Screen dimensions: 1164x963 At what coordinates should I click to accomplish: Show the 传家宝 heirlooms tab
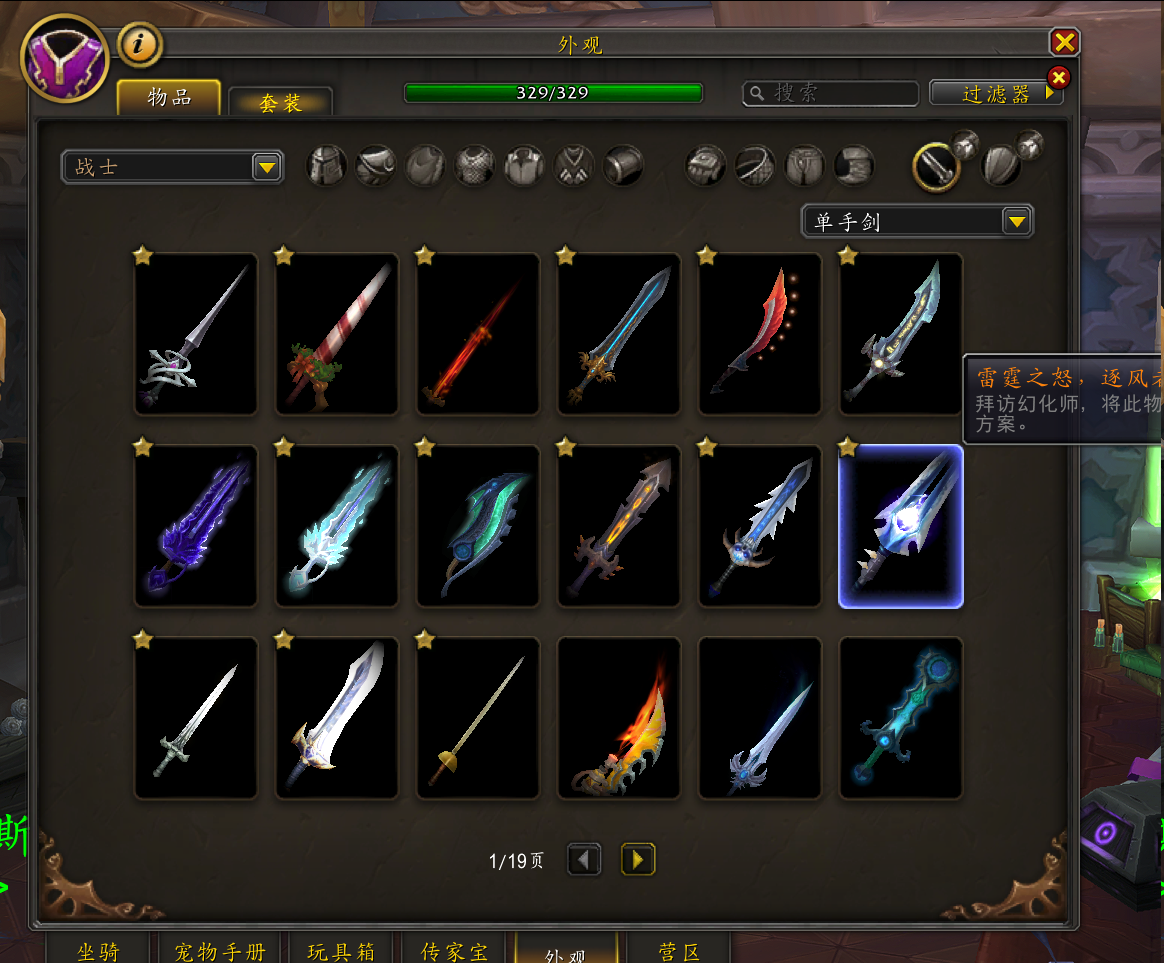tap(454, 950)
